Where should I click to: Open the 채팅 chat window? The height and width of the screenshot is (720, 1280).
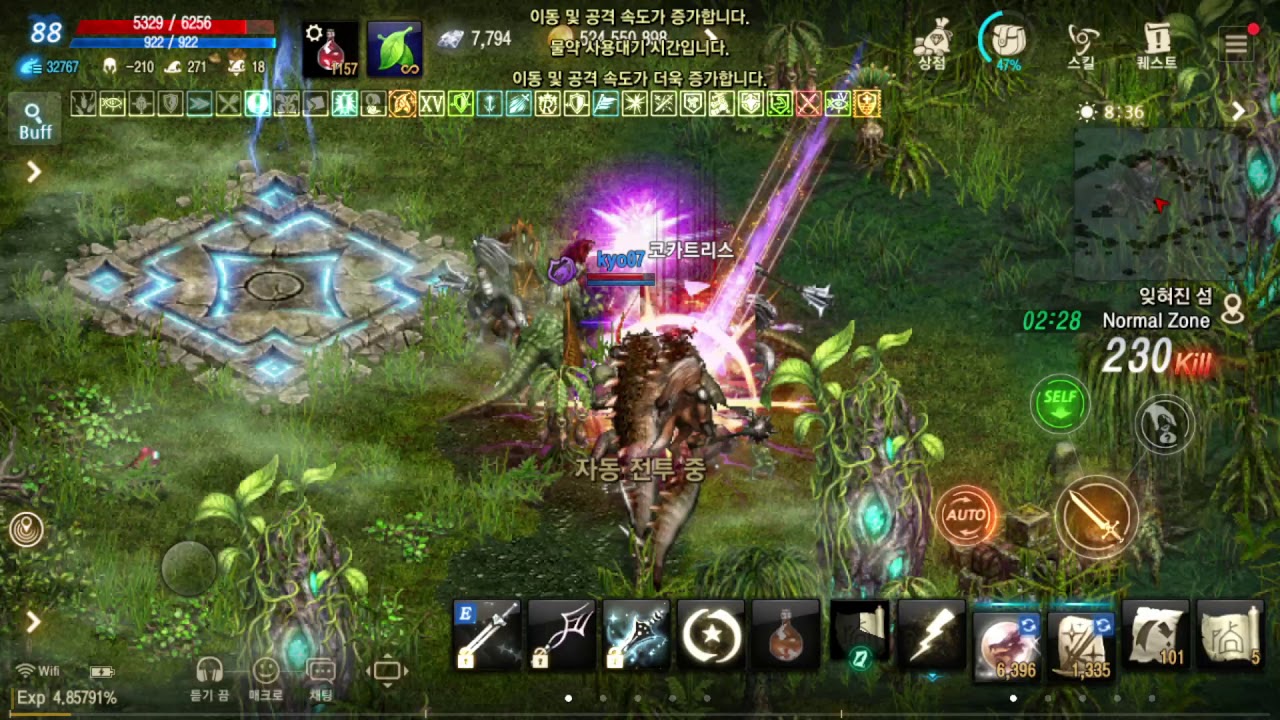click(321, 679)
